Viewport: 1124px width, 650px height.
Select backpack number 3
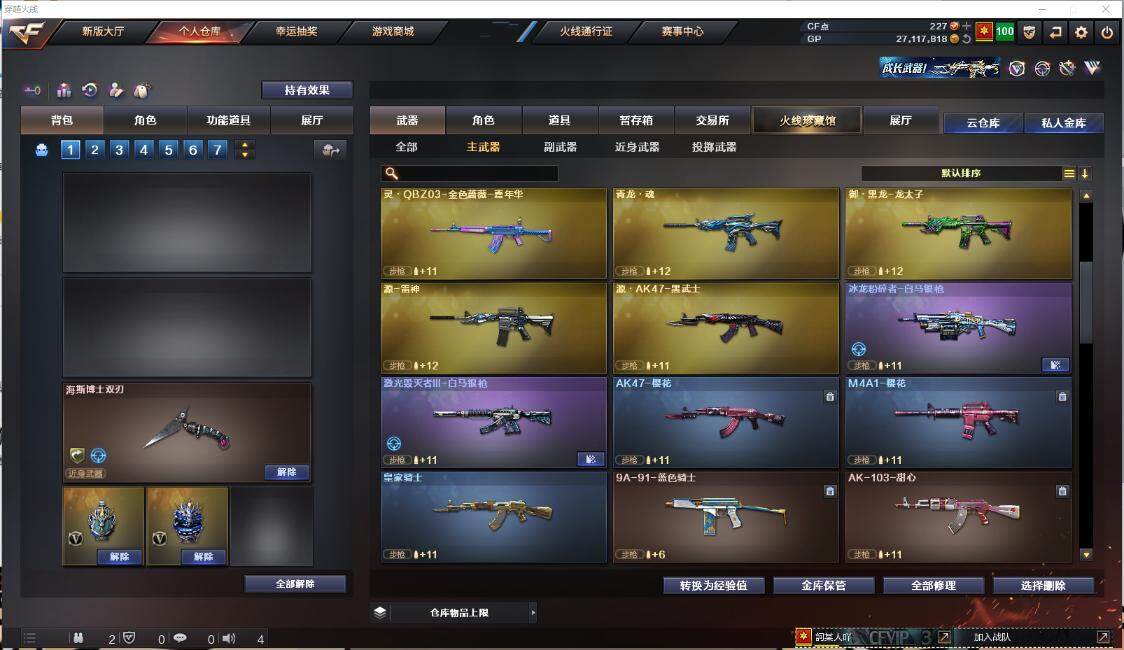(x=120, y=150)
